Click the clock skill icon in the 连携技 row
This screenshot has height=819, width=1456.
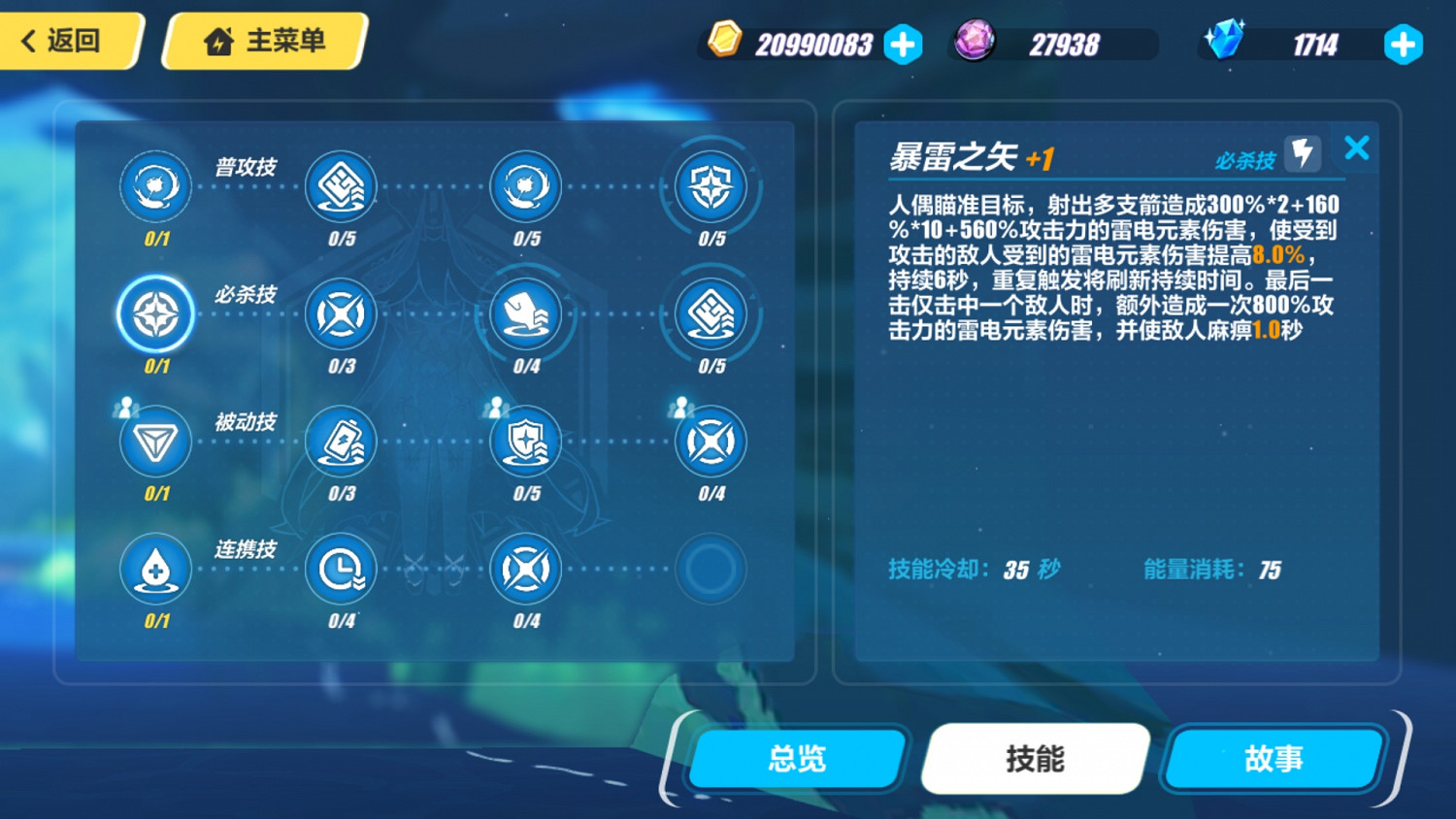point(341,571)
